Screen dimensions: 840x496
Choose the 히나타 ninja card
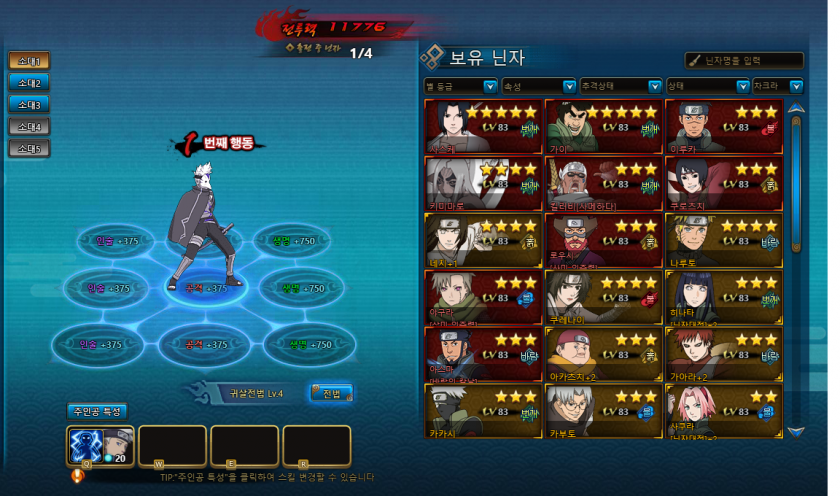pyautogui.click(x=723, y=298)
